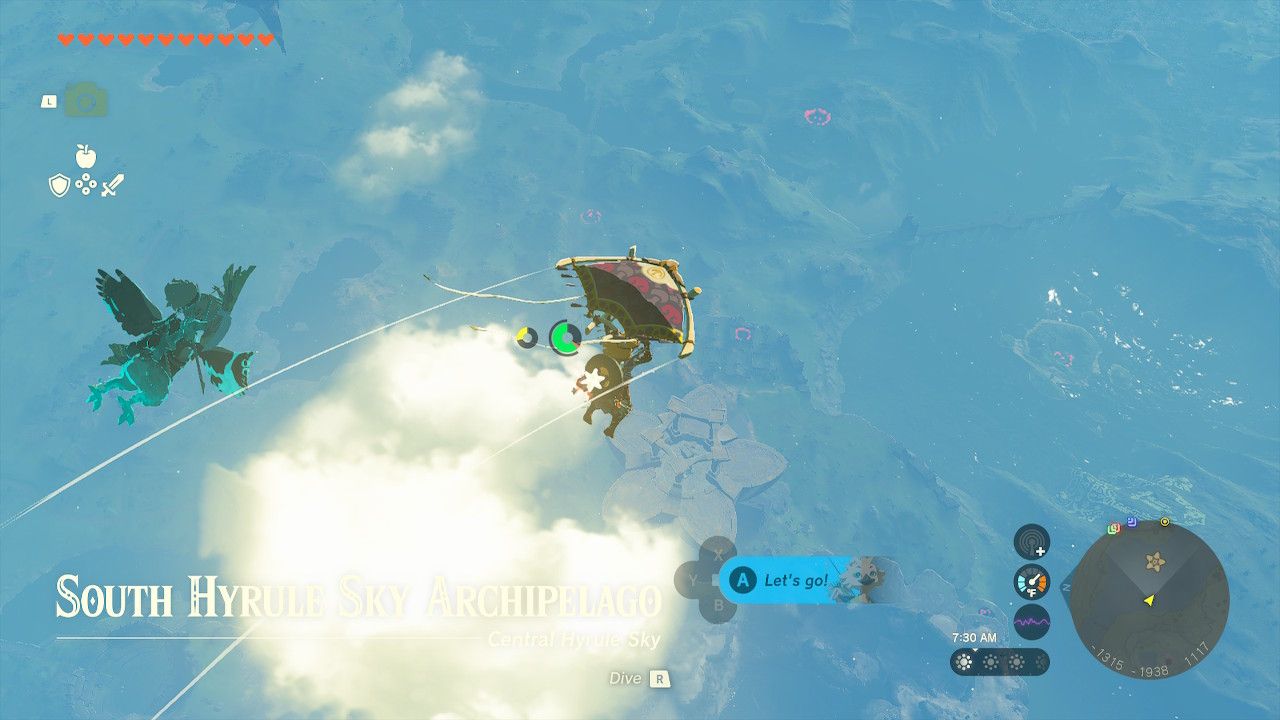
Task: Click the yellow shrine marker atop the minimap
Action: tap(1165, 522)
